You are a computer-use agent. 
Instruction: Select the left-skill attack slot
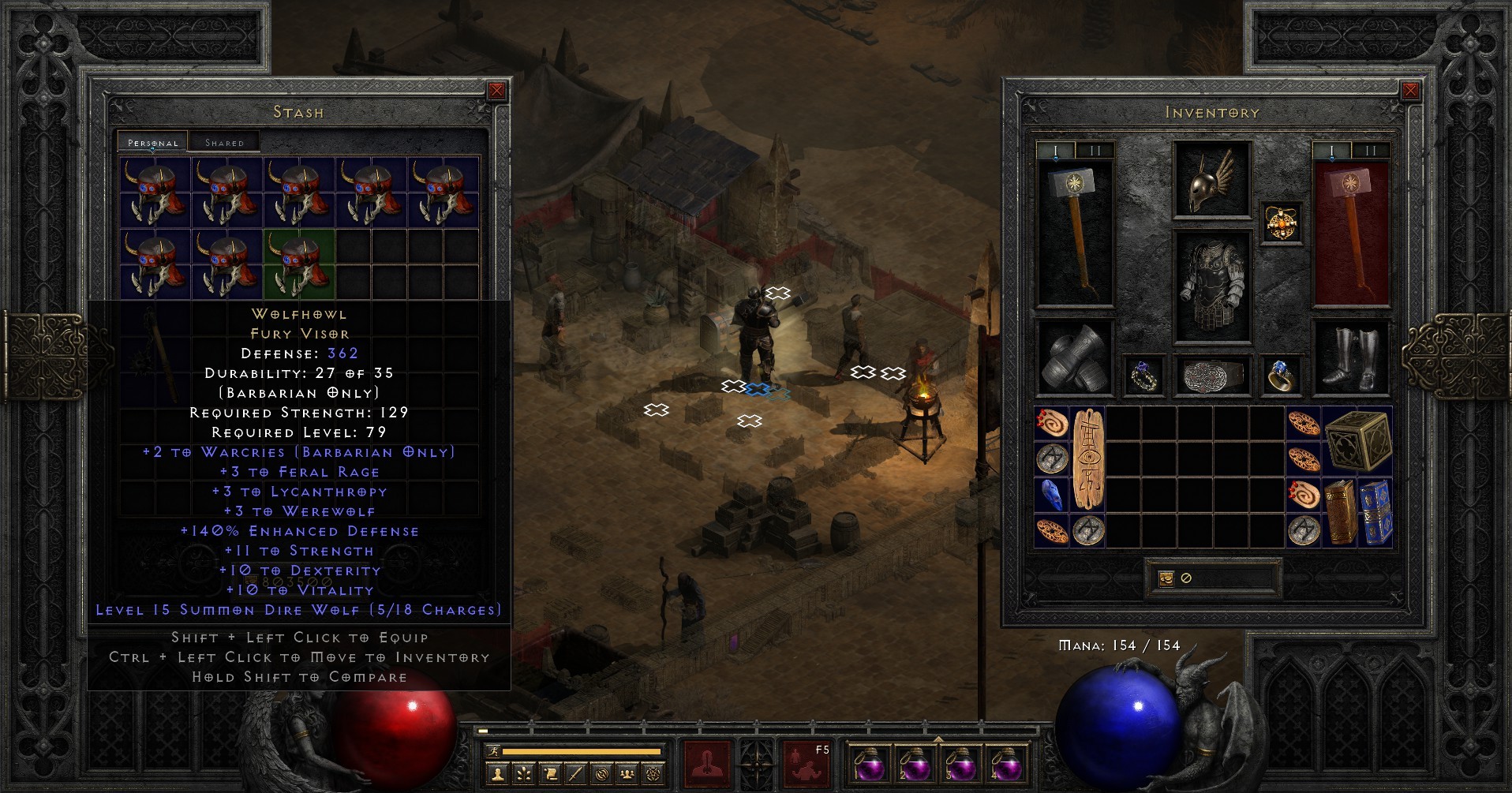click(706, 763)
